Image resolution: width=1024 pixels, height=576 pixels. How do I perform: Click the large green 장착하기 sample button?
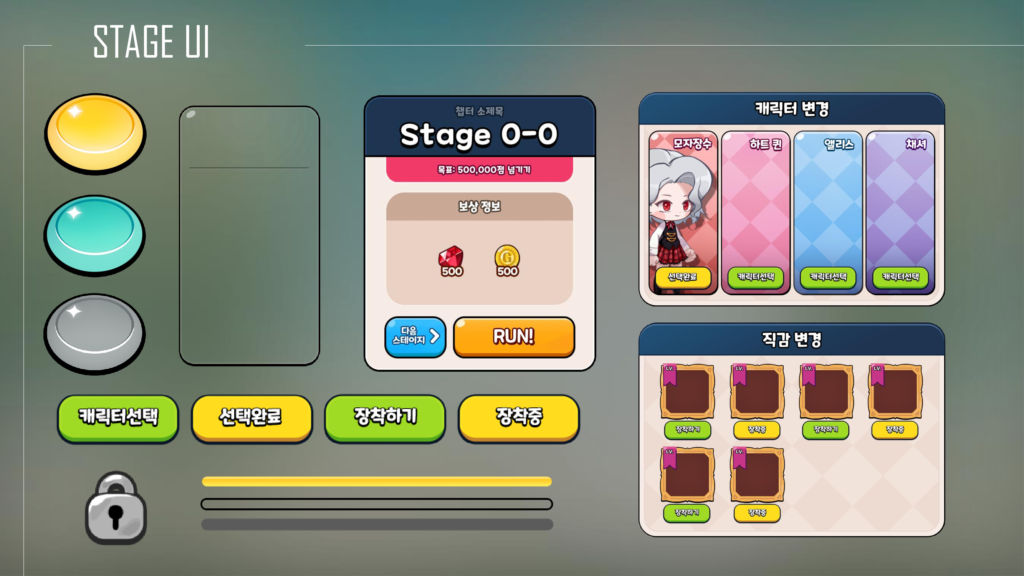(385, 417)
